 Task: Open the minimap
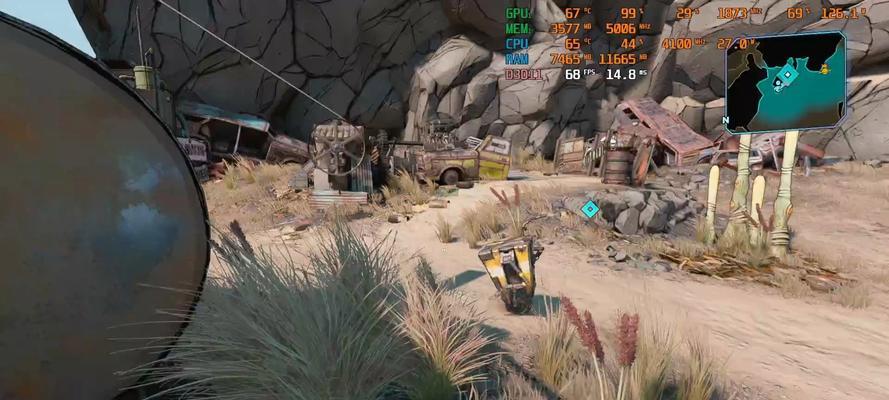pos(785,82)
